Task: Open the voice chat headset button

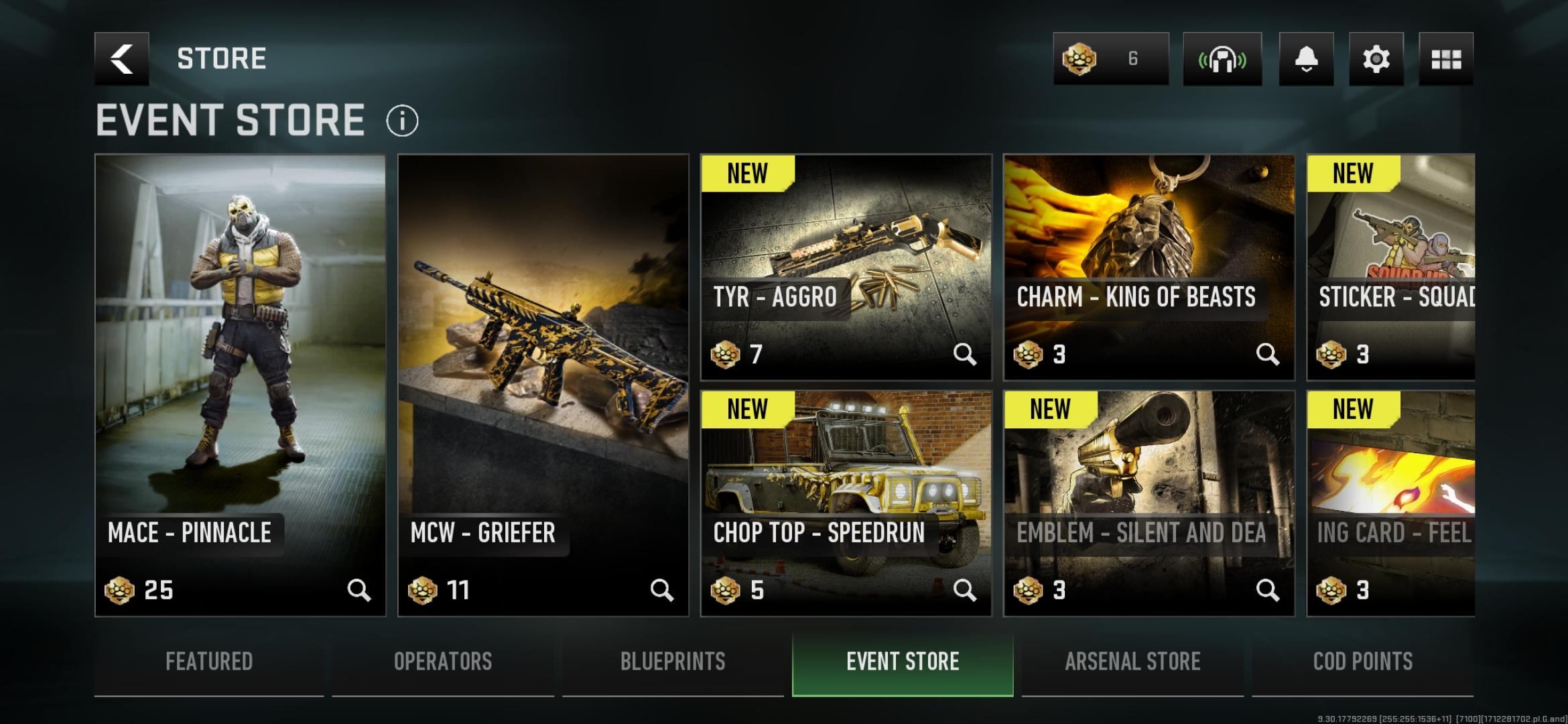Action: click(1222, 59)
